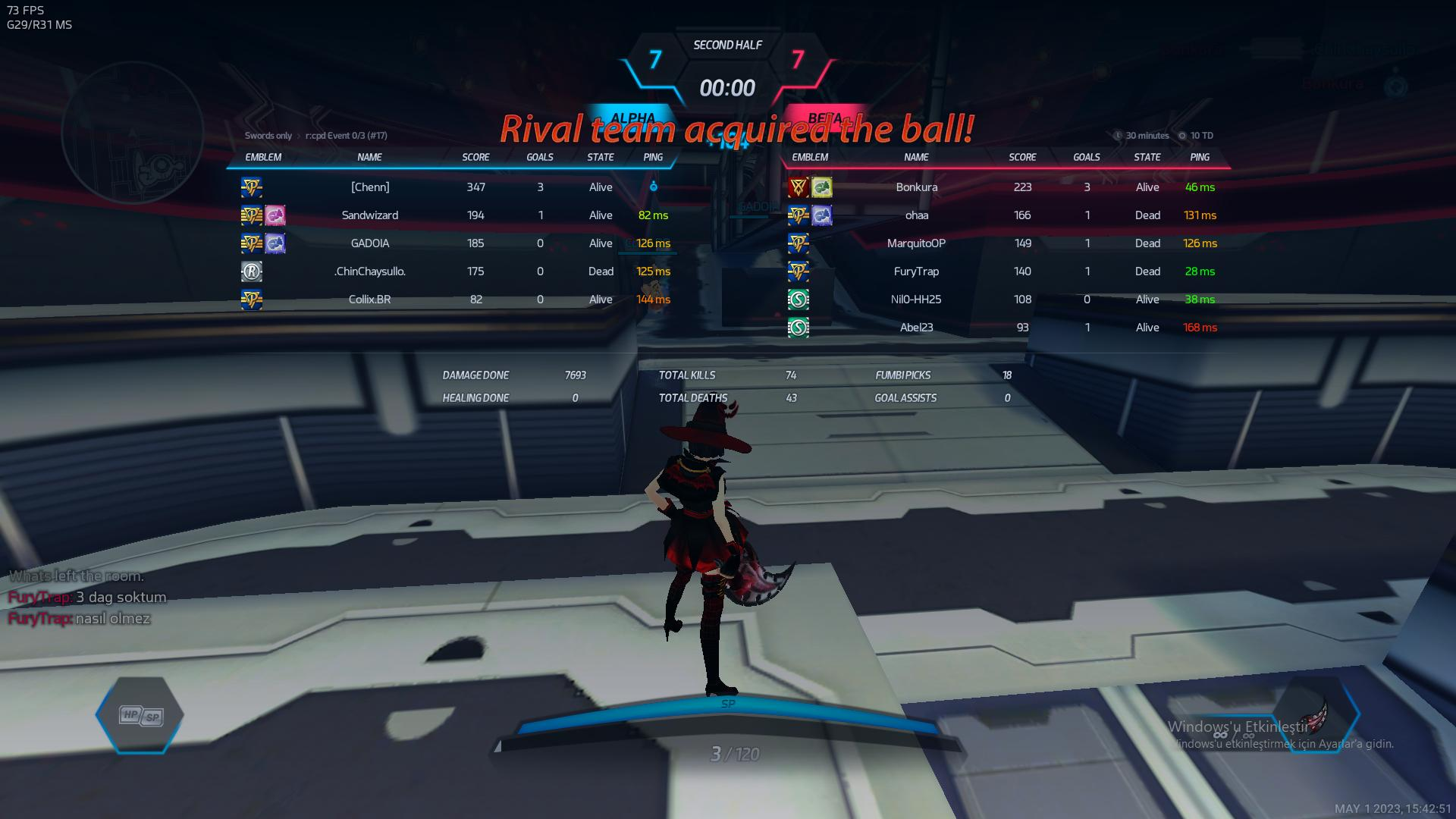Select FuryTrap in the Beta scoreboard

click(x=916, y=271)
